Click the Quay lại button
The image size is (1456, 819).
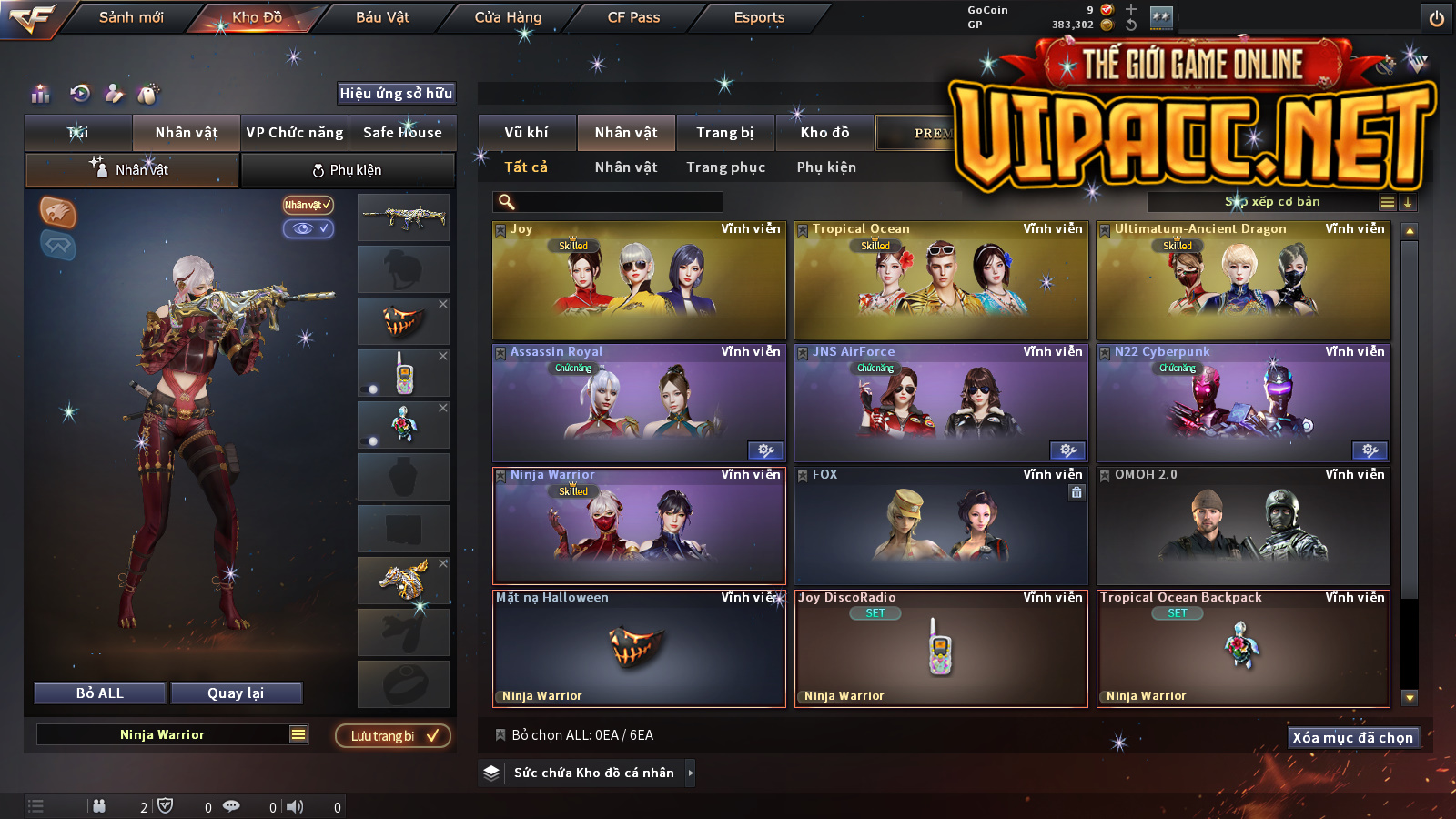236,693
